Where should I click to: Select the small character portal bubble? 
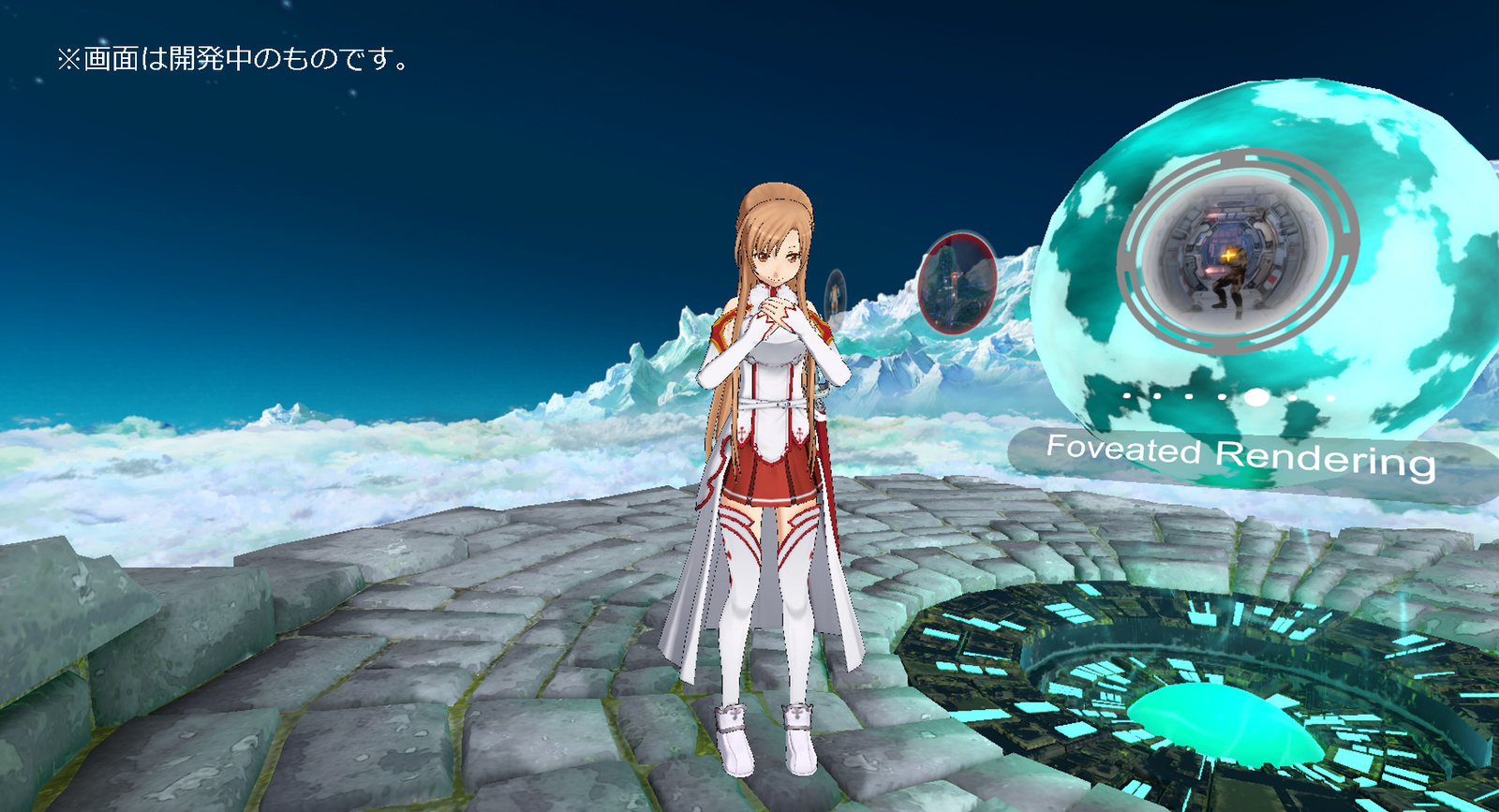coord(837,295)
